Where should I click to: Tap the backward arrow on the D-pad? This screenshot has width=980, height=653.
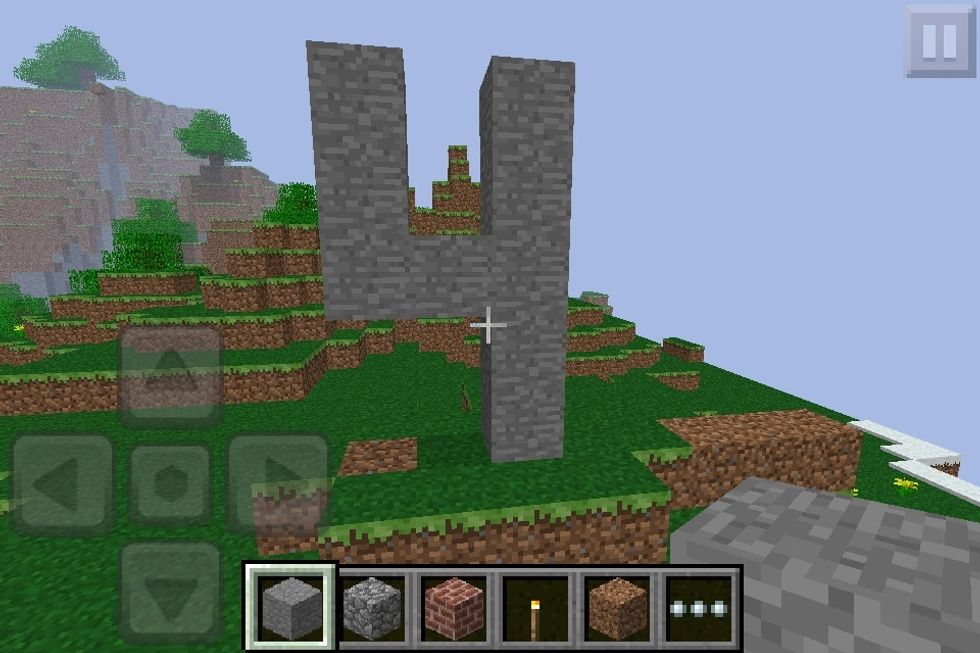tap(170, 592)
